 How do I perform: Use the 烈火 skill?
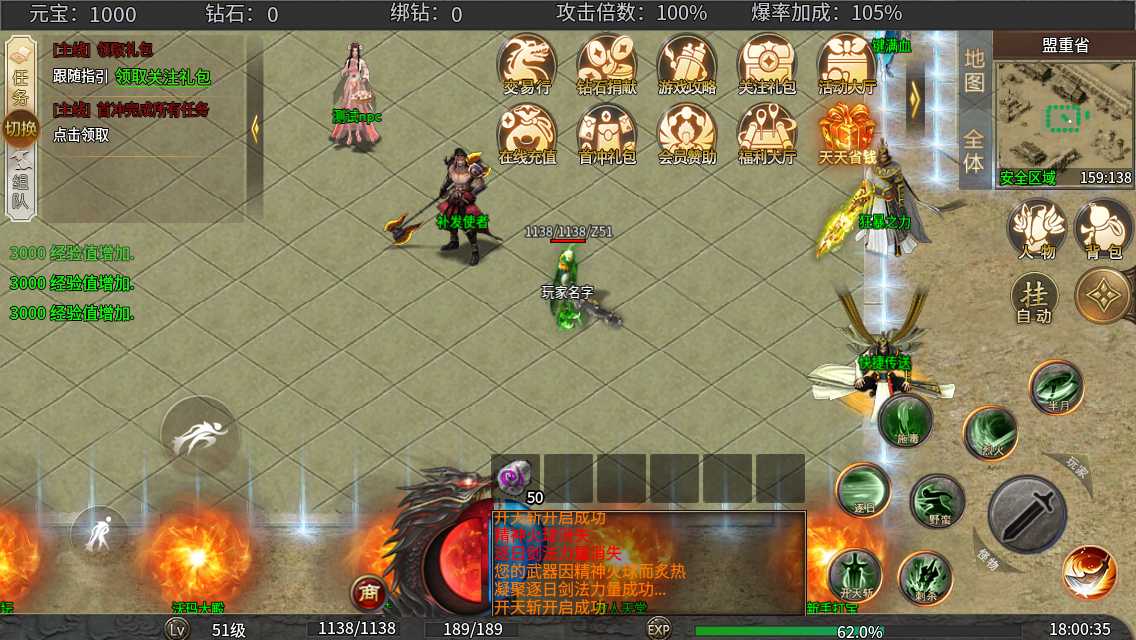point(990,433)
